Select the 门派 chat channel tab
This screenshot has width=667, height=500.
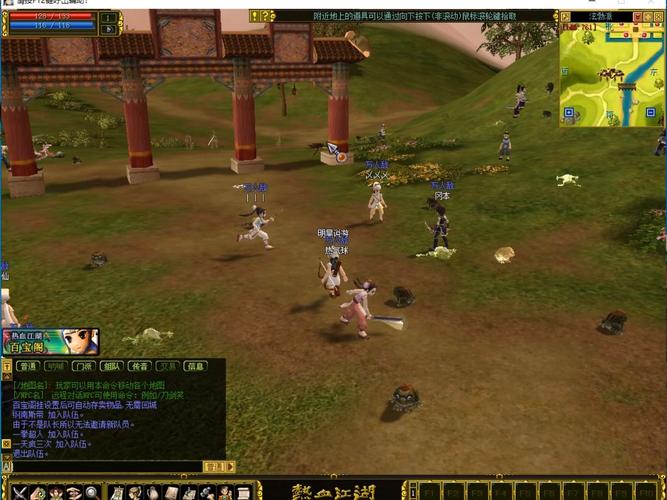pyautogui.click(x=84, y=366)
